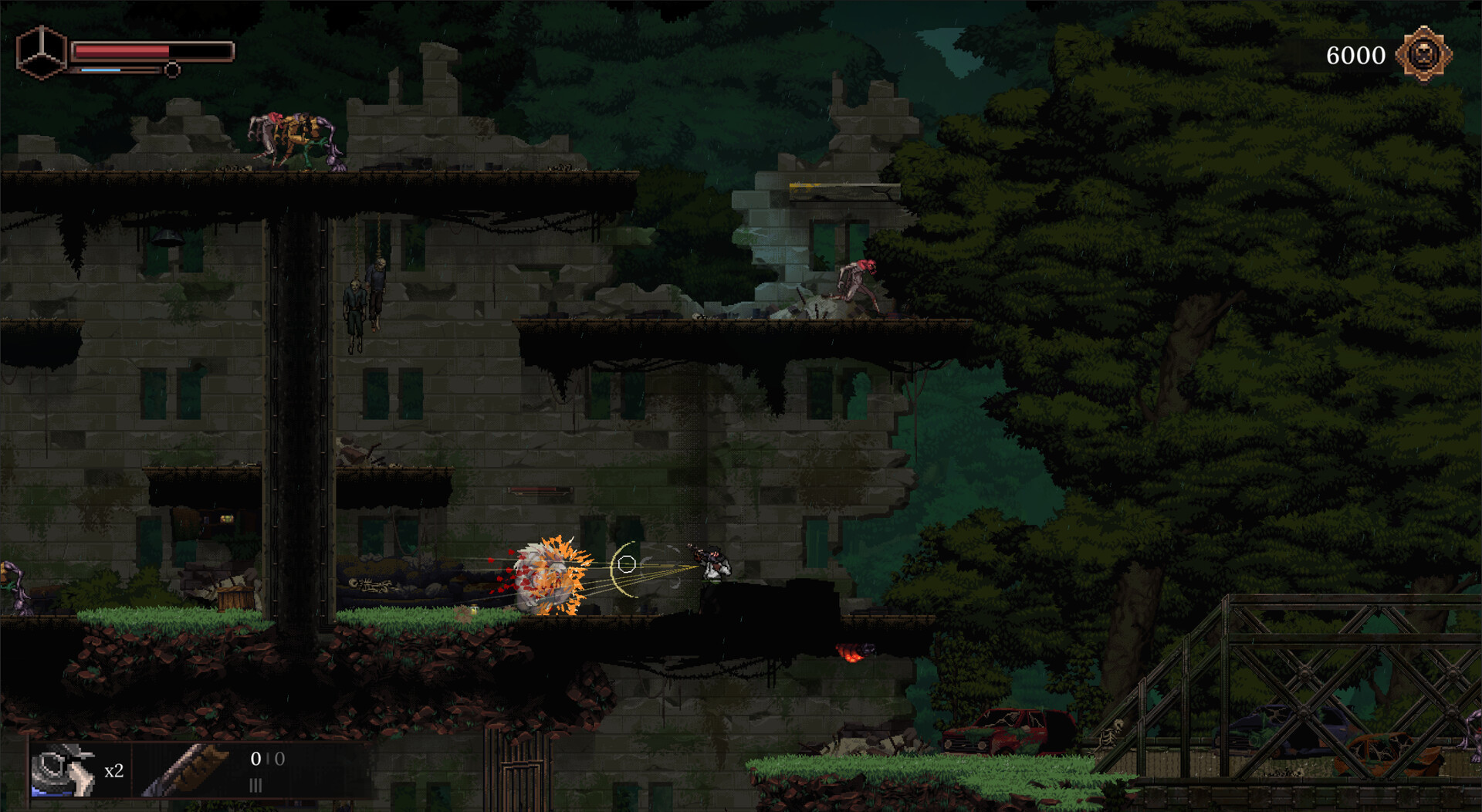
Task: Click the three reload pips under the ammo count
Action: click(x=256, y=786)
